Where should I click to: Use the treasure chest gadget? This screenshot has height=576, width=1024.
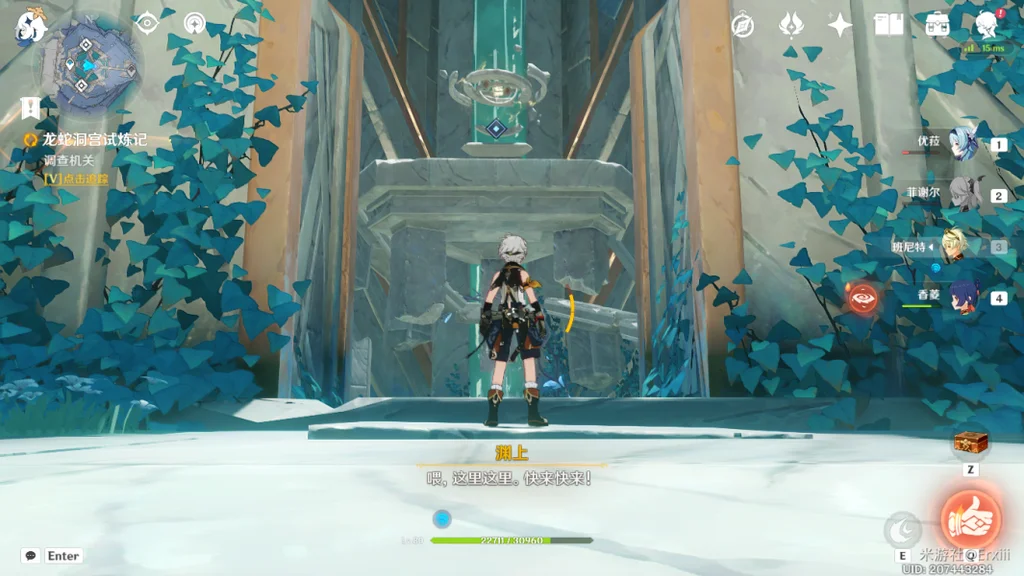pos(969,443)
